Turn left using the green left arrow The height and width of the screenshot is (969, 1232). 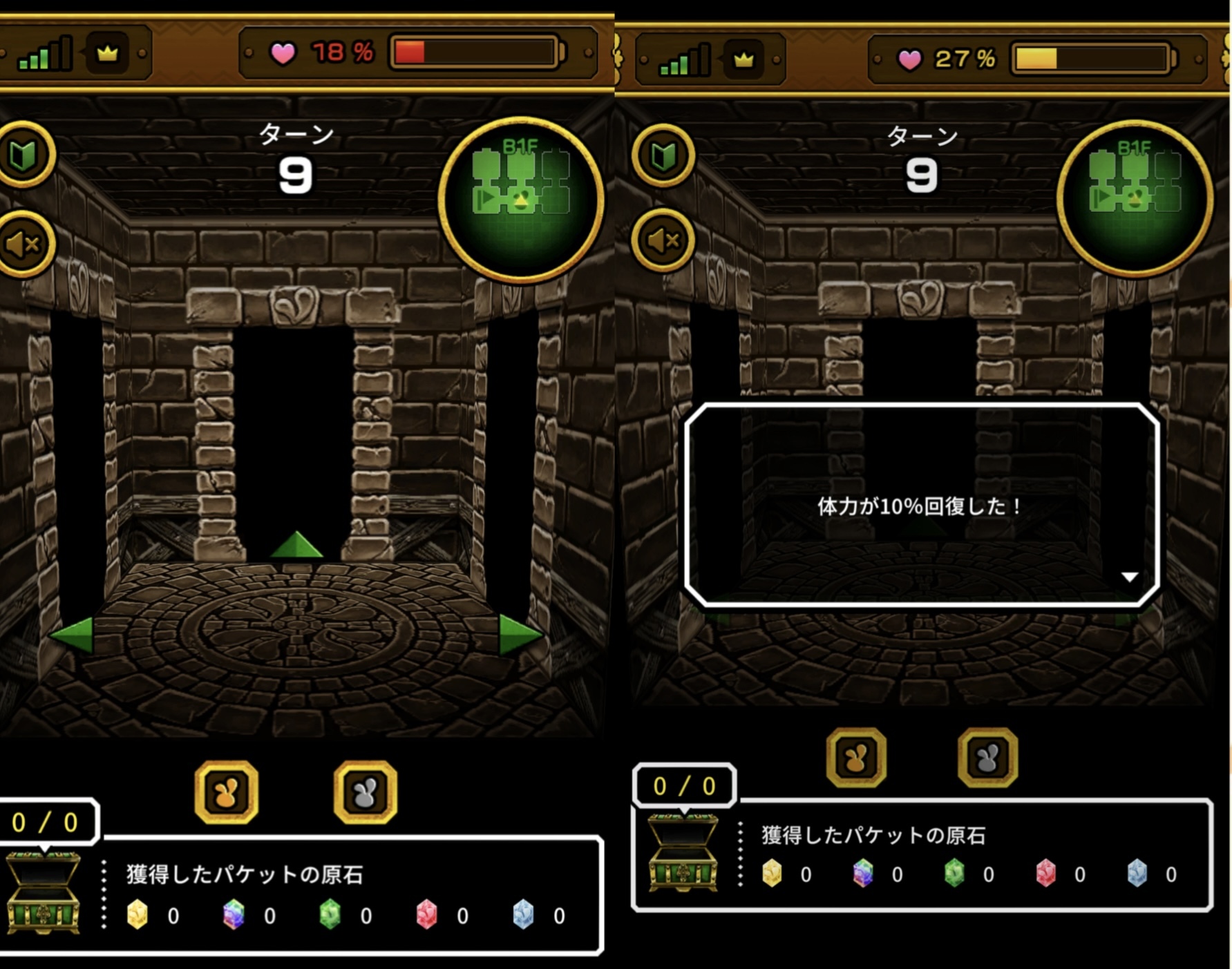point(73,633)
